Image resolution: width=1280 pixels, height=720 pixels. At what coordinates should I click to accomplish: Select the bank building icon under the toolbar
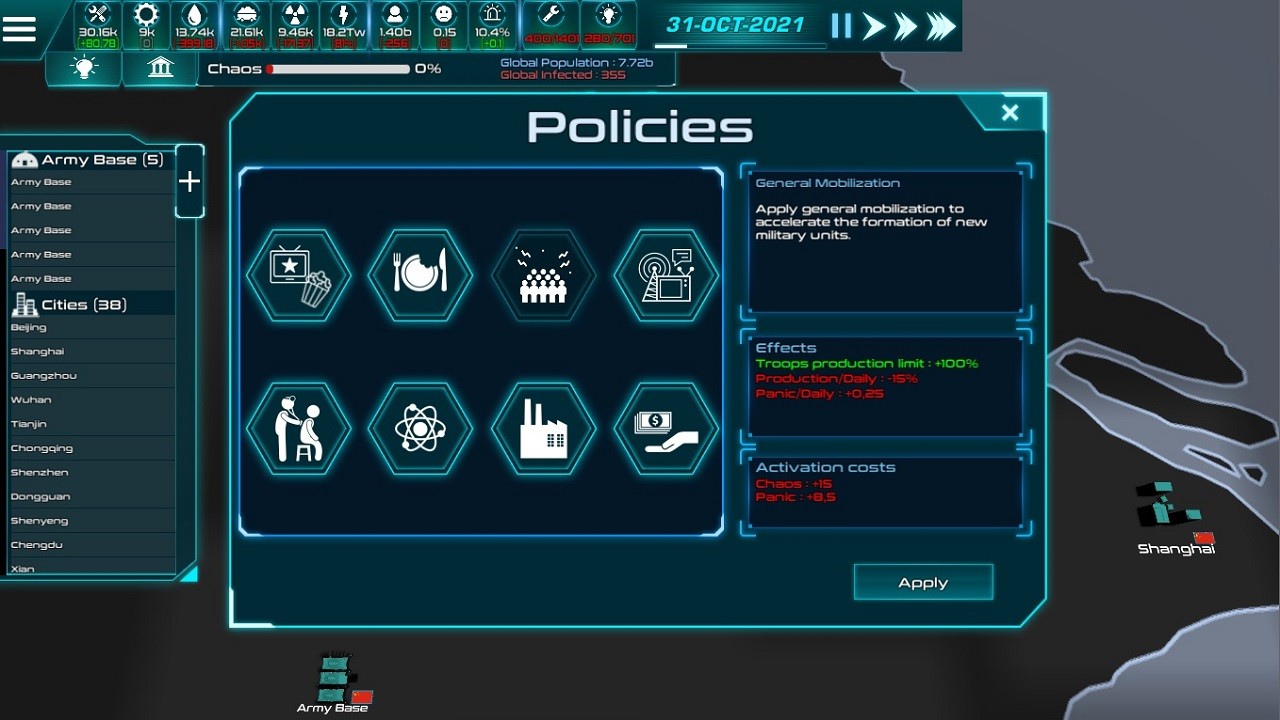click(160, 67)
